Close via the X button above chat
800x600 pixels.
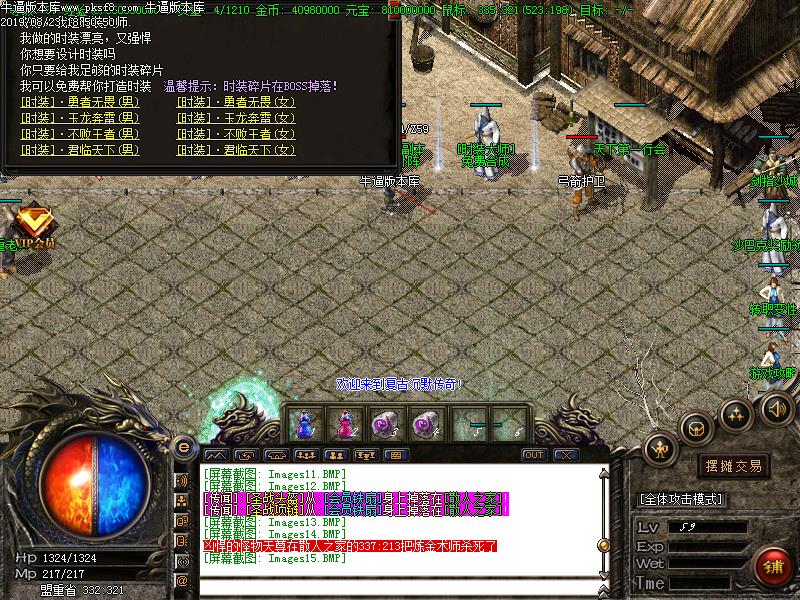pos(566,455)
